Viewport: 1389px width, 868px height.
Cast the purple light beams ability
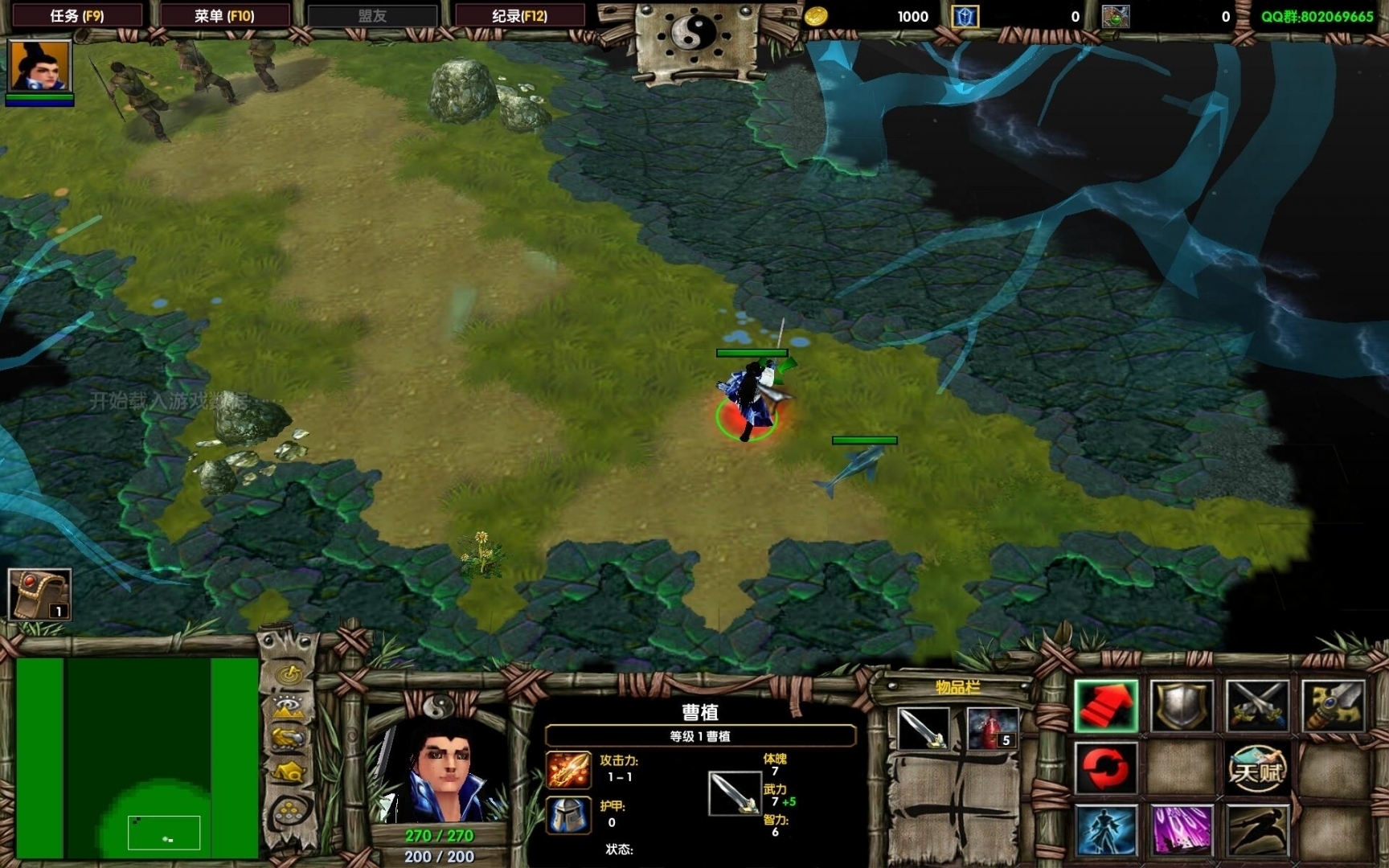click(1181, 829)
